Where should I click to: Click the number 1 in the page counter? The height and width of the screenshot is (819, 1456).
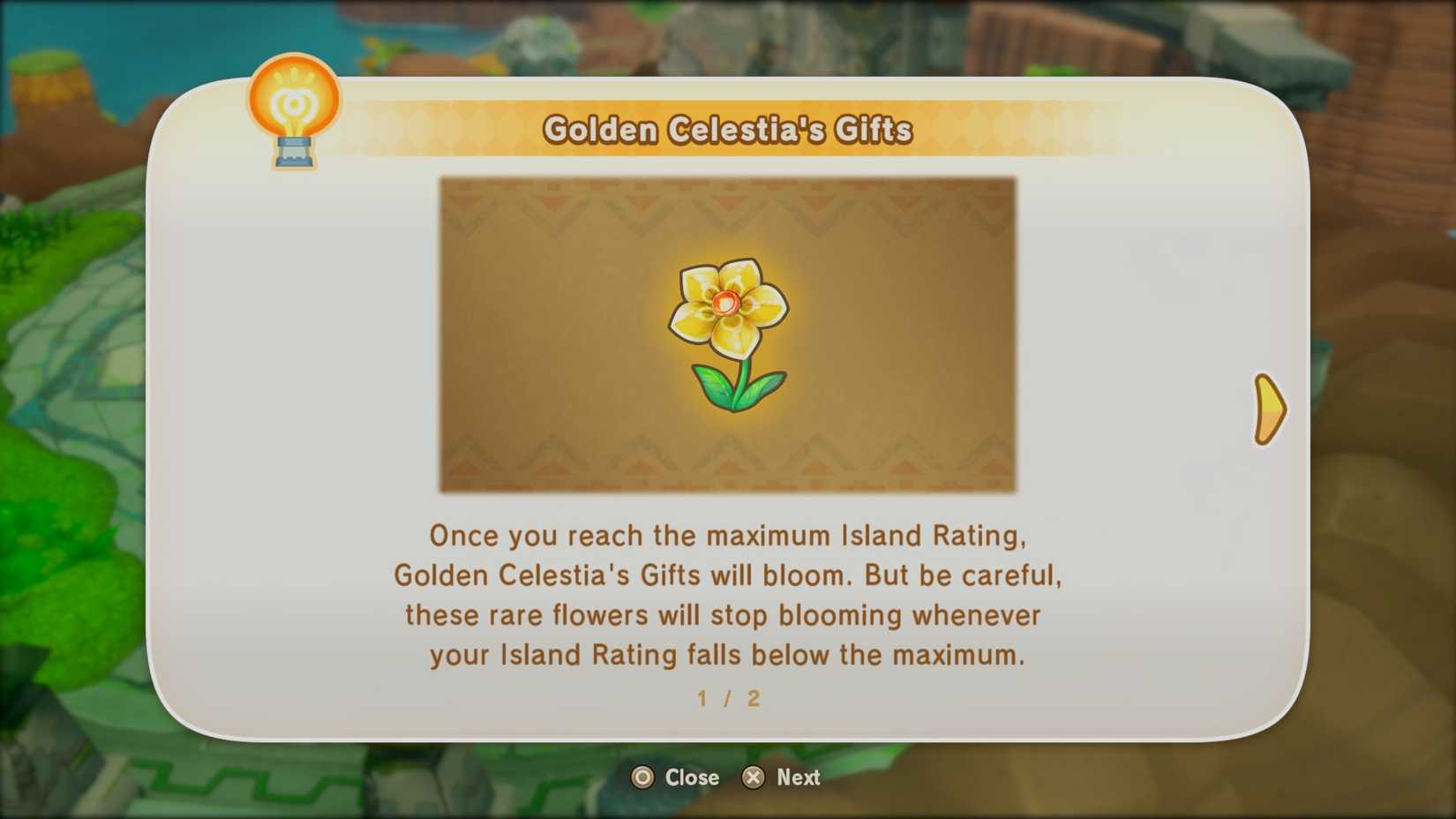coord(702,699)
